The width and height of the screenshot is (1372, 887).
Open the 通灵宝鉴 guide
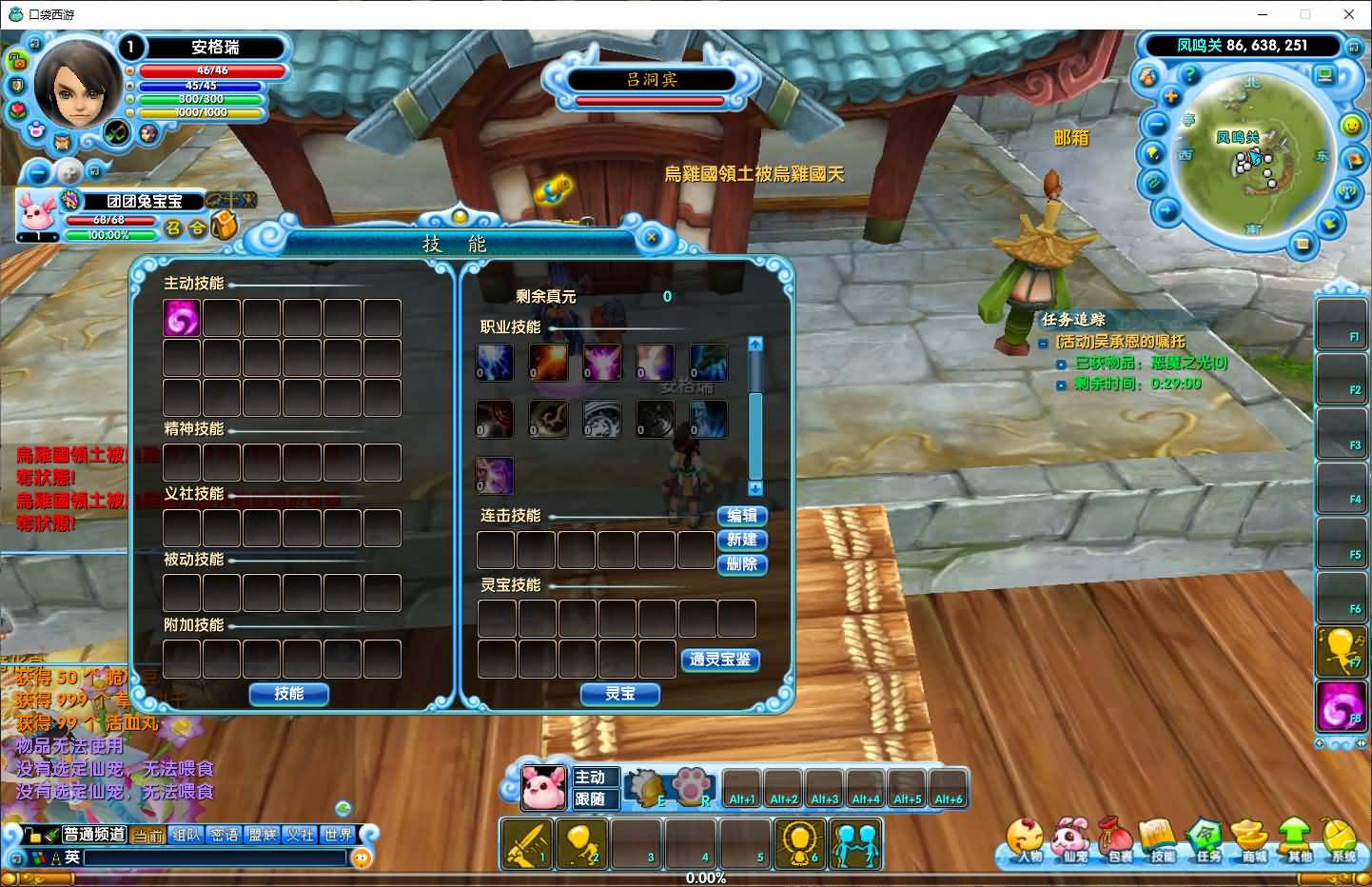[719, 660]
